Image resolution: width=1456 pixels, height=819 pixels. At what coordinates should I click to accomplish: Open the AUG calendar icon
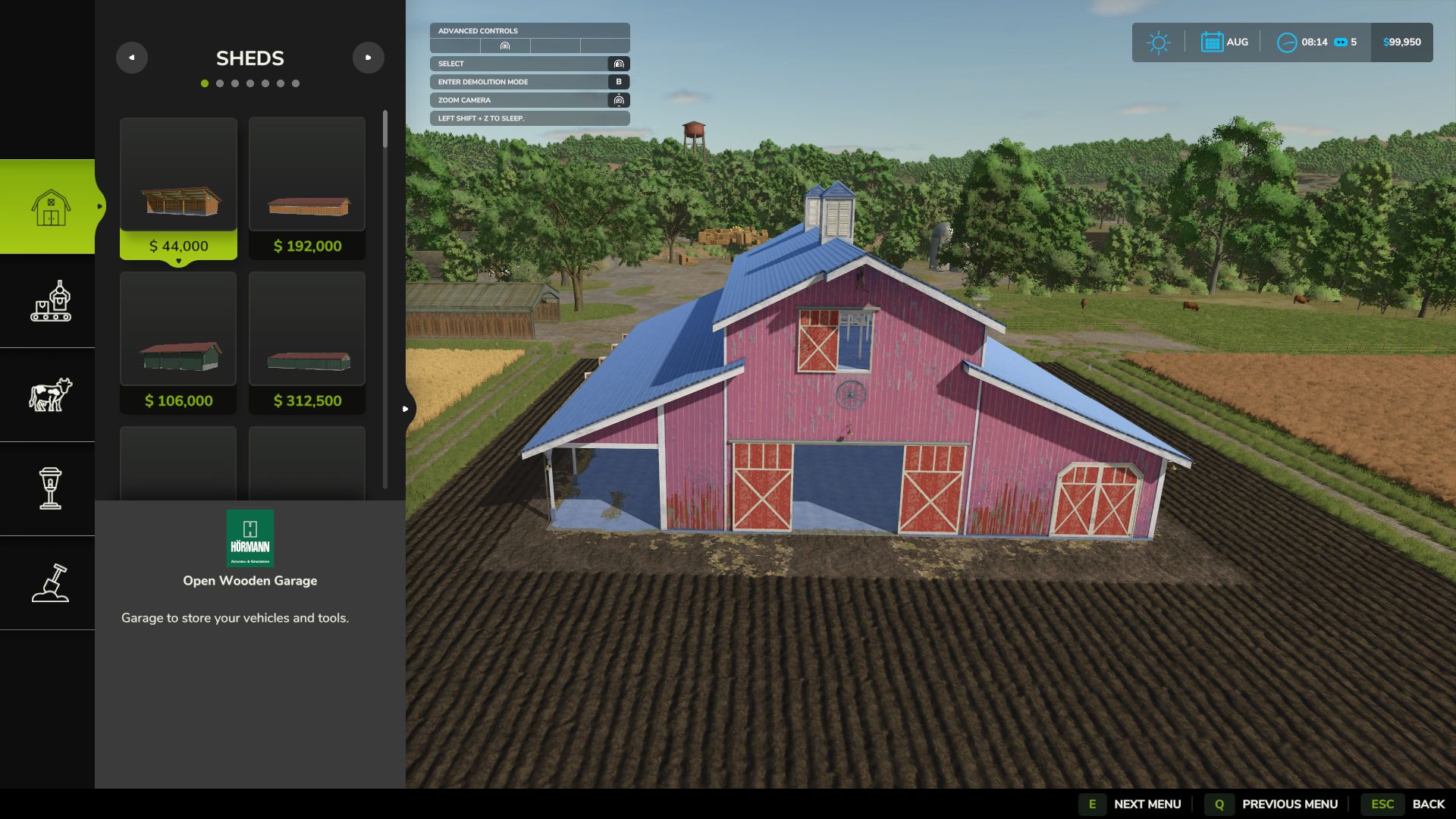1213,42
